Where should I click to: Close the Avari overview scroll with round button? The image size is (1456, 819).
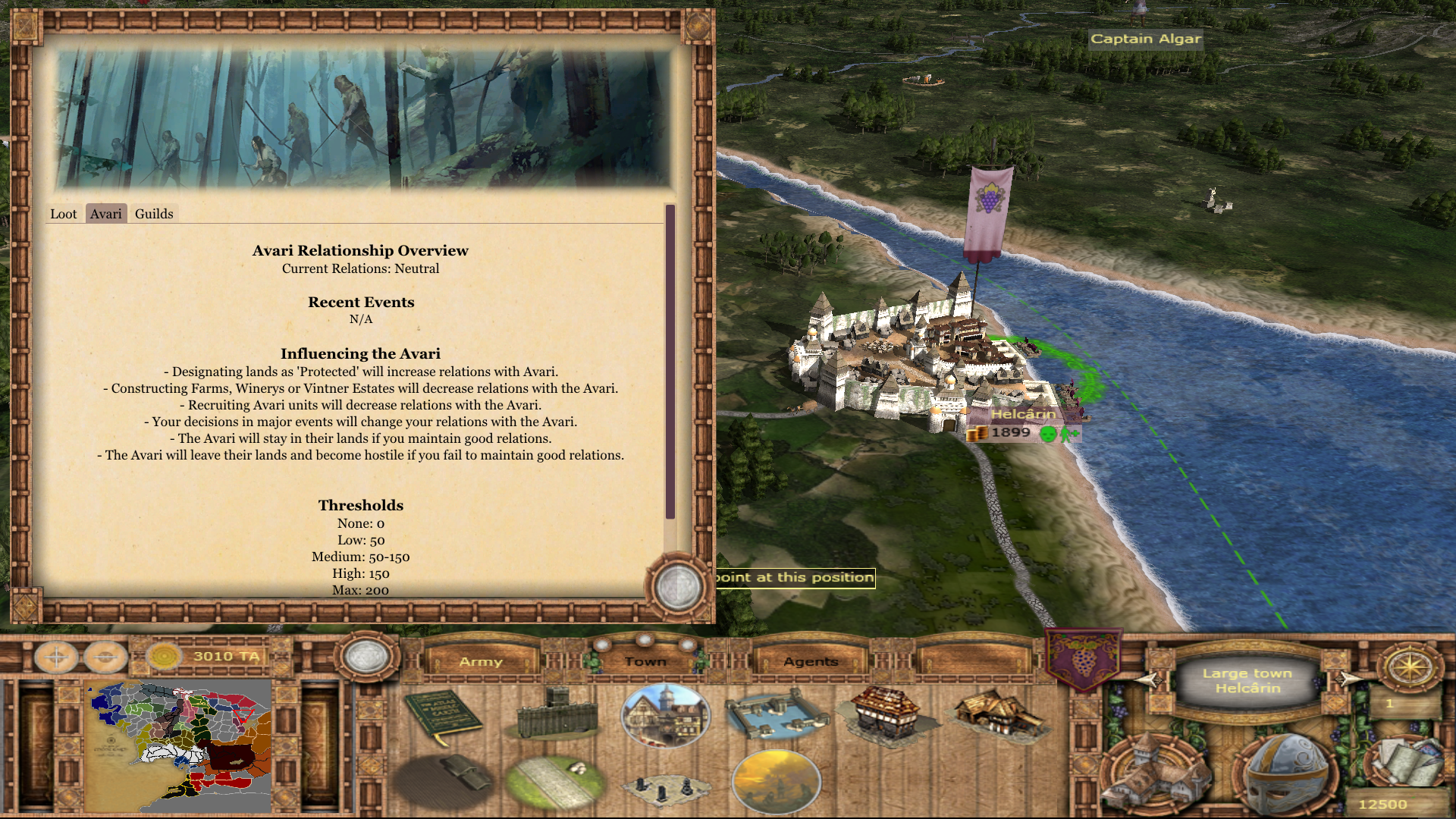(677, 586)
